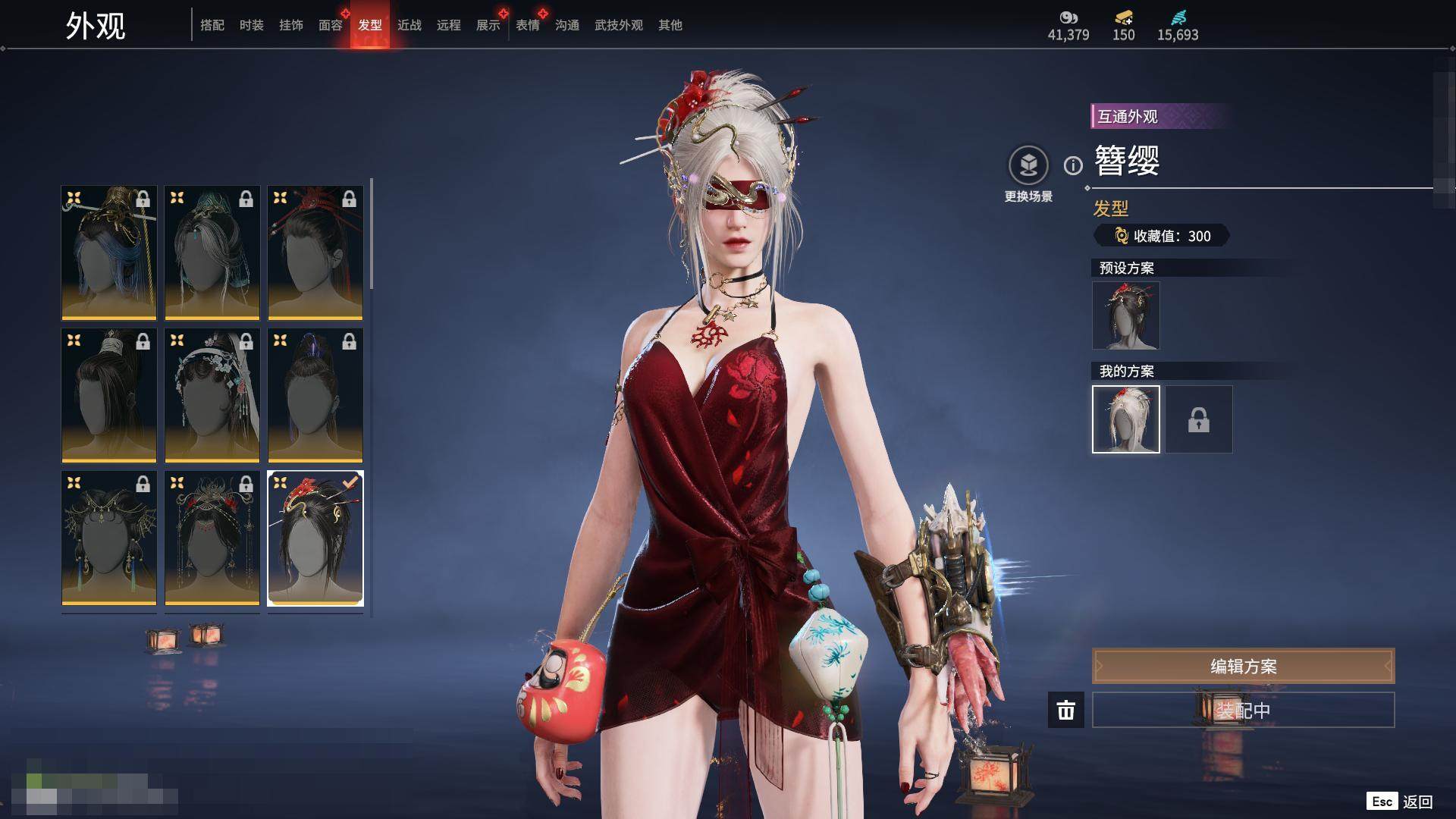Switch to the 远程 tab
The image size is (1456, 819).
pyautogui.click(x=449, y=25)
